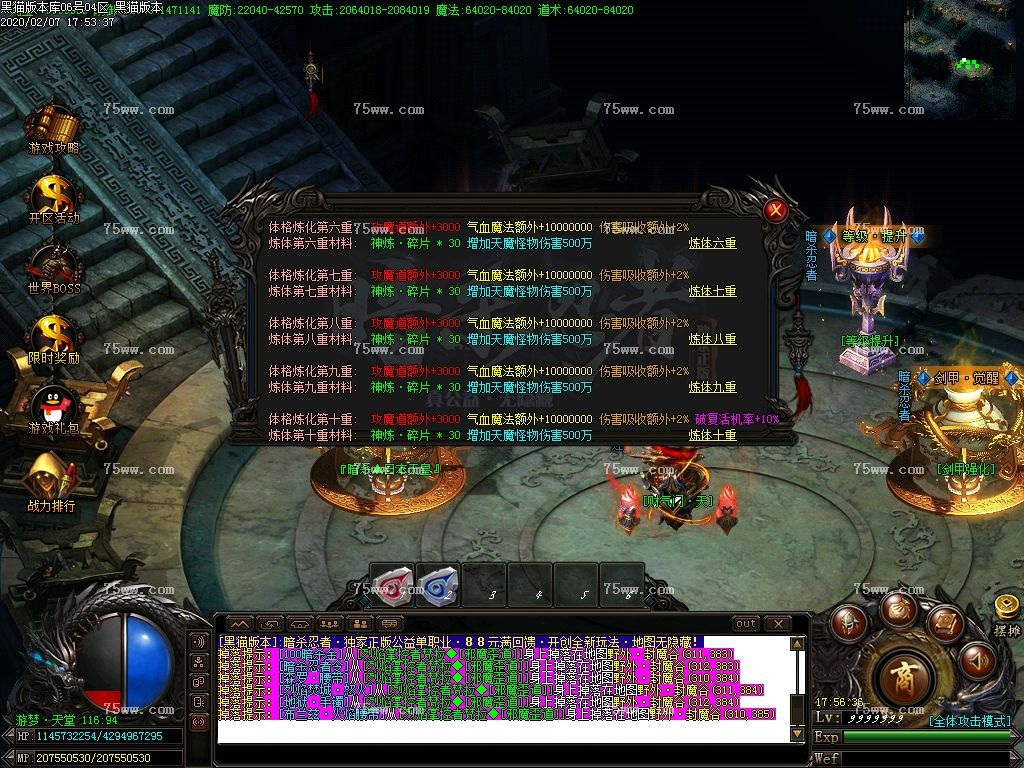
Task: Use the blue potion in hotbar slot two
Action: pyautogui.click(x=438, y=585)
